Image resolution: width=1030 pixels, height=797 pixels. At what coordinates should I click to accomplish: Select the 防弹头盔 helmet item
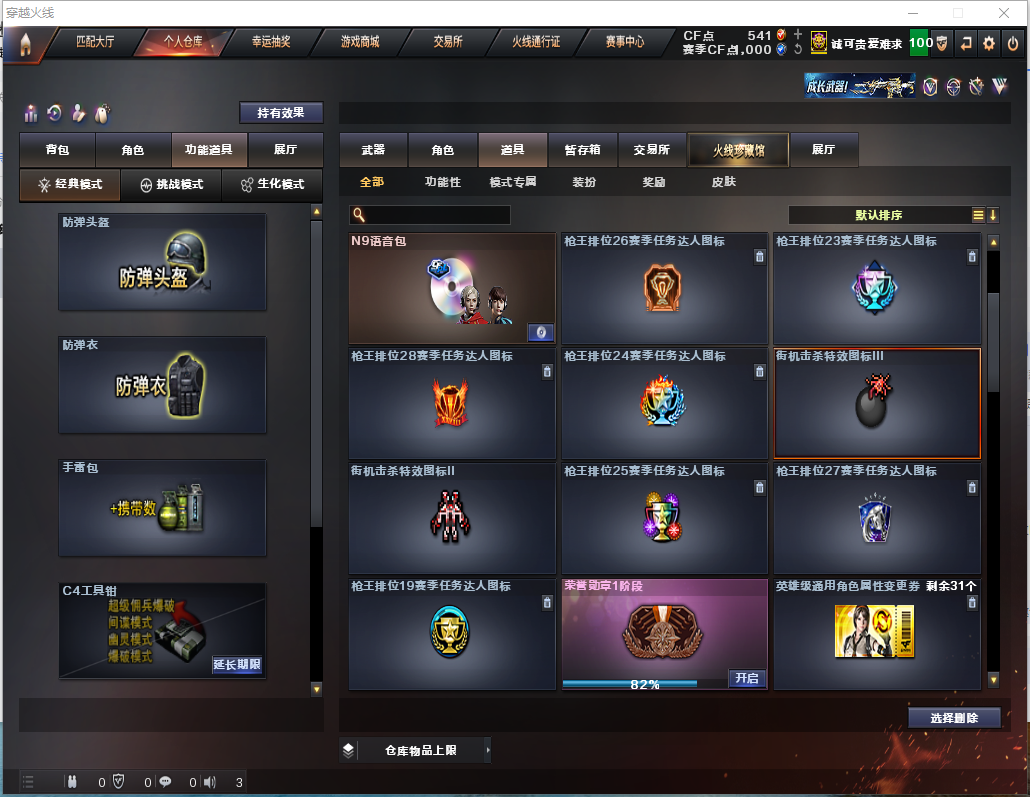pos(162,262)
